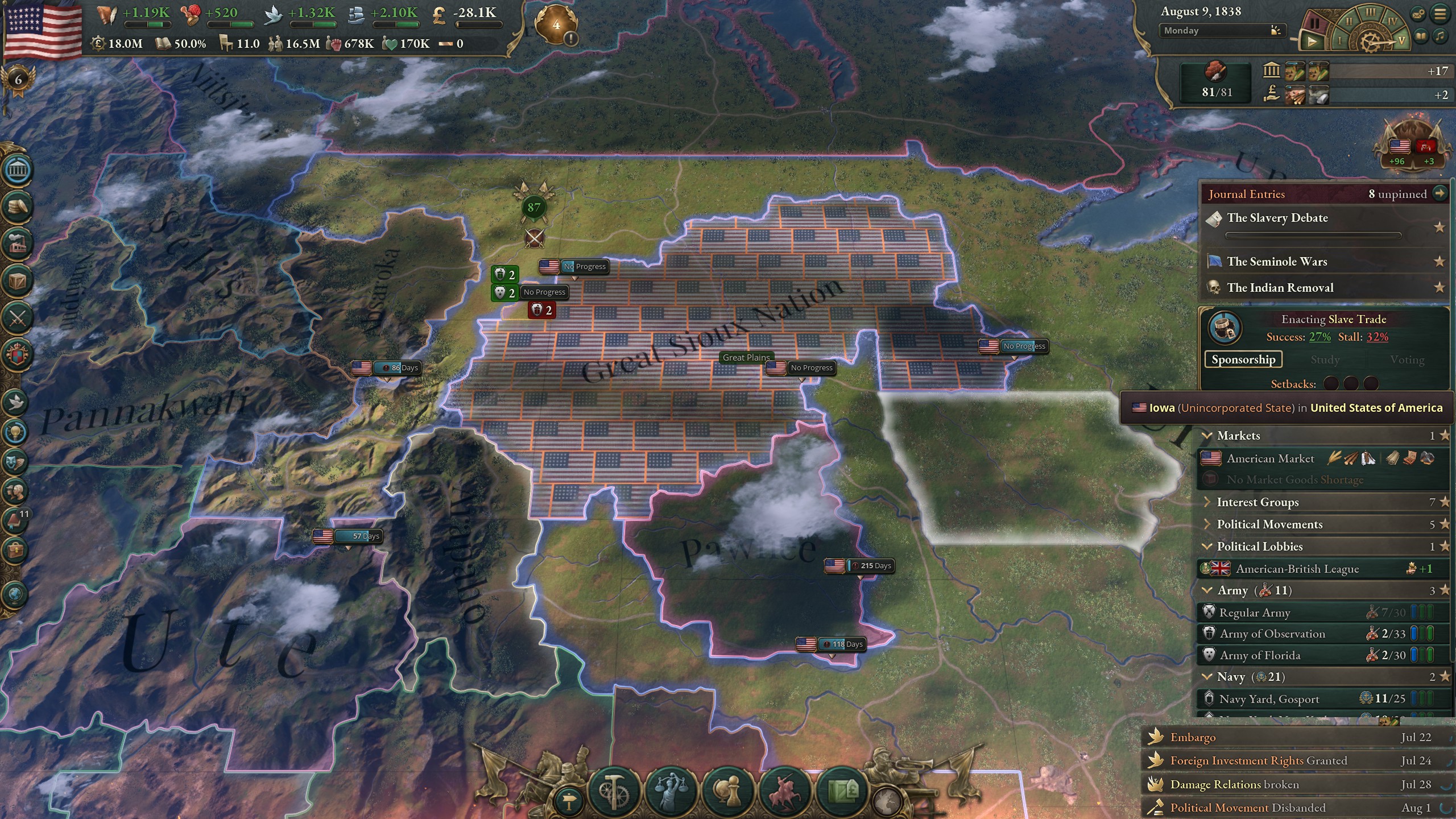The height and width of the screenshot is (819, 1456).
Task: Expand the Interest Groups section
Action: pos(1207,502)
